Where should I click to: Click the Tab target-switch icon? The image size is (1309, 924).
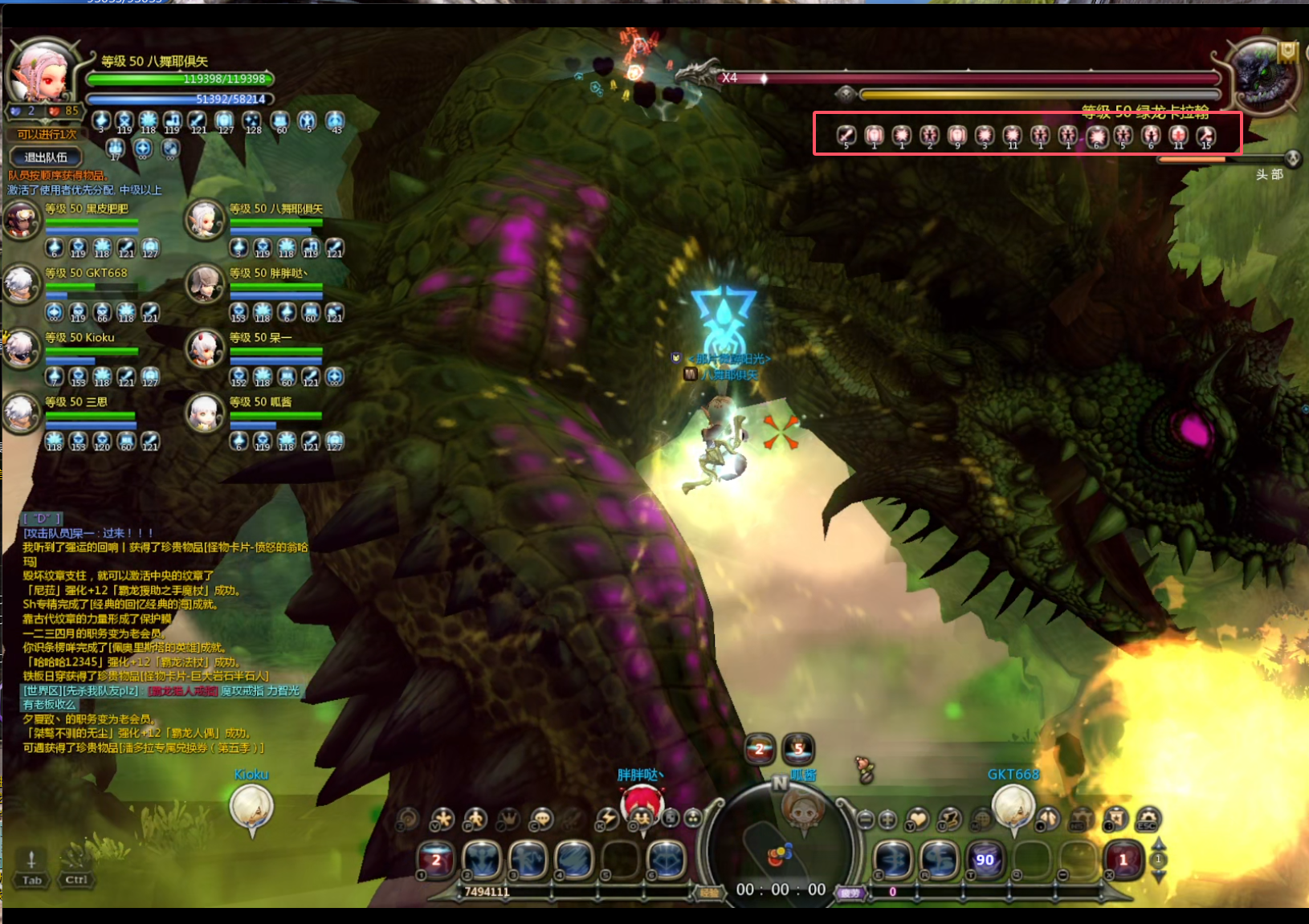click(31, 867)
